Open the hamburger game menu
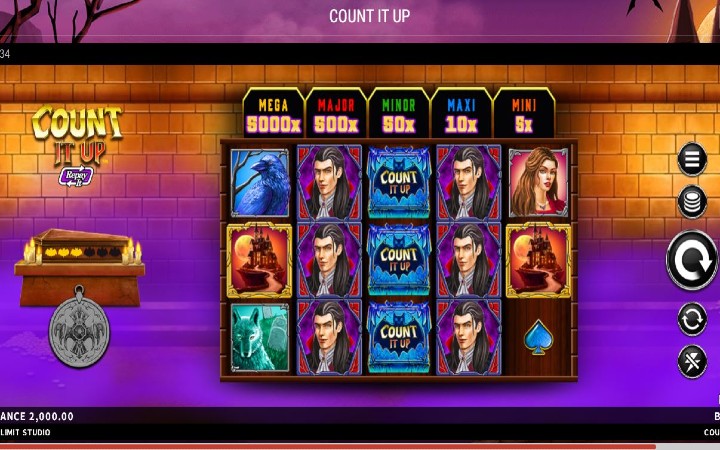Image resolution: width=720 pixels, height=450 pixels. (x=692, y=158)
